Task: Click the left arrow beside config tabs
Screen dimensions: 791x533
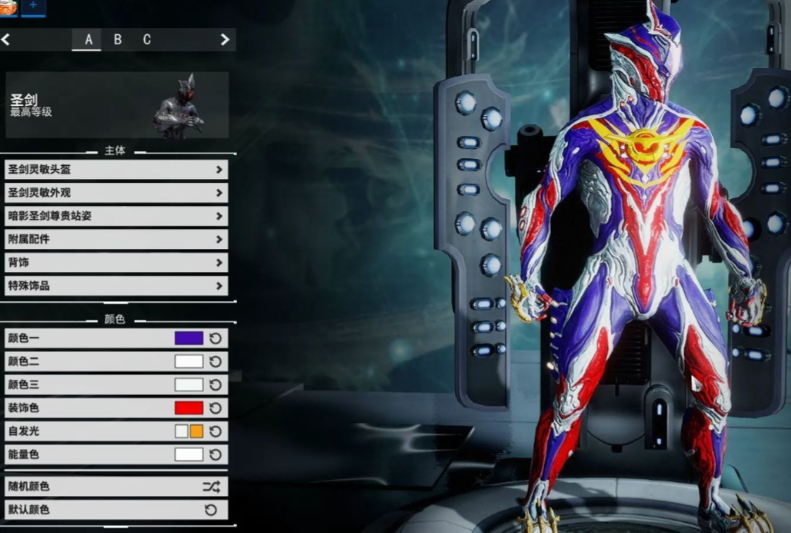Action: click(x=6, y=40)
